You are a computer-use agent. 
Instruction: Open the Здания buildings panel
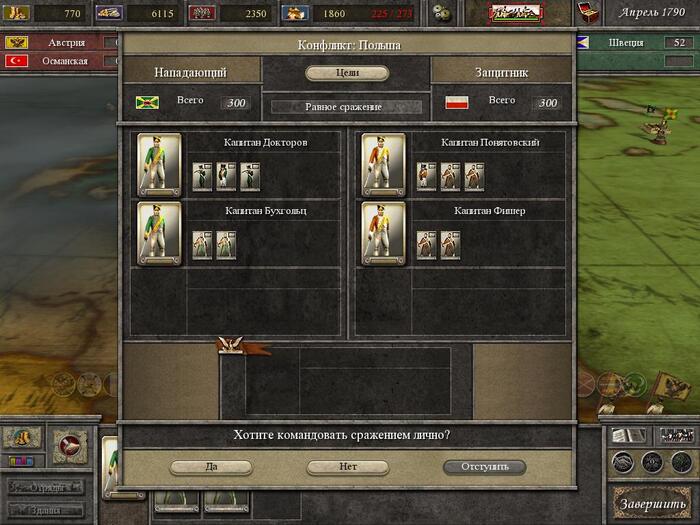coord(46,509)
